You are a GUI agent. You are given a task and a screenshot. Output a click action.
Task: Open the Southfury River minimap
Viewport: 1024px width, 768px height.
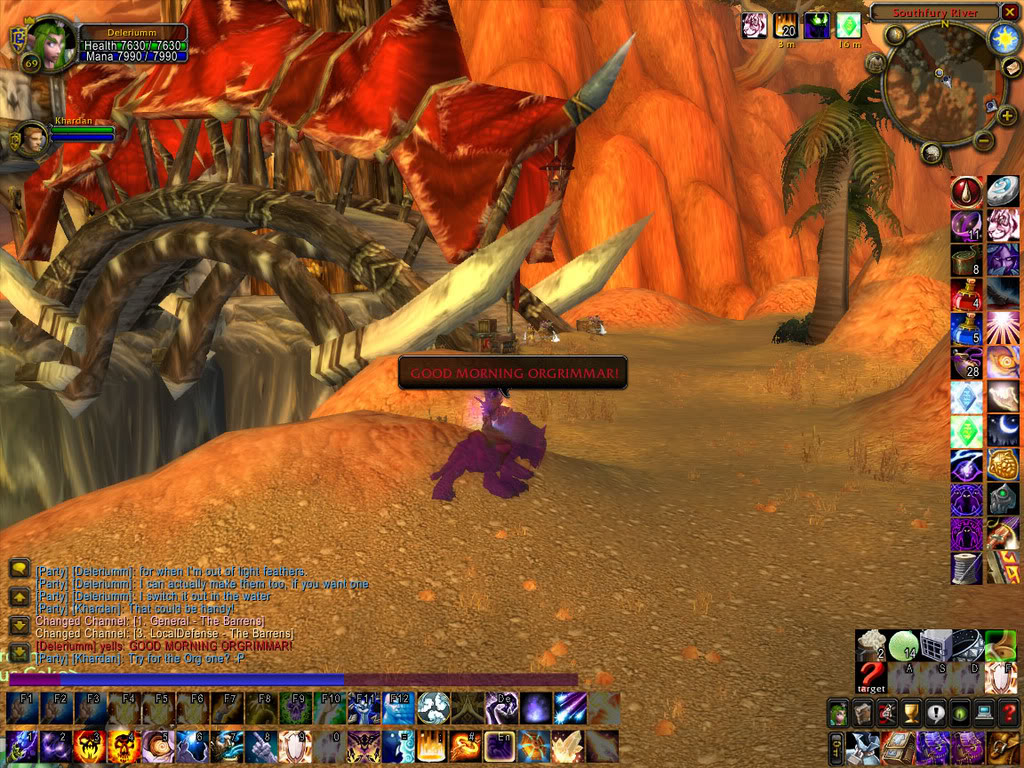pyautogui.click(x=937, y=86)
